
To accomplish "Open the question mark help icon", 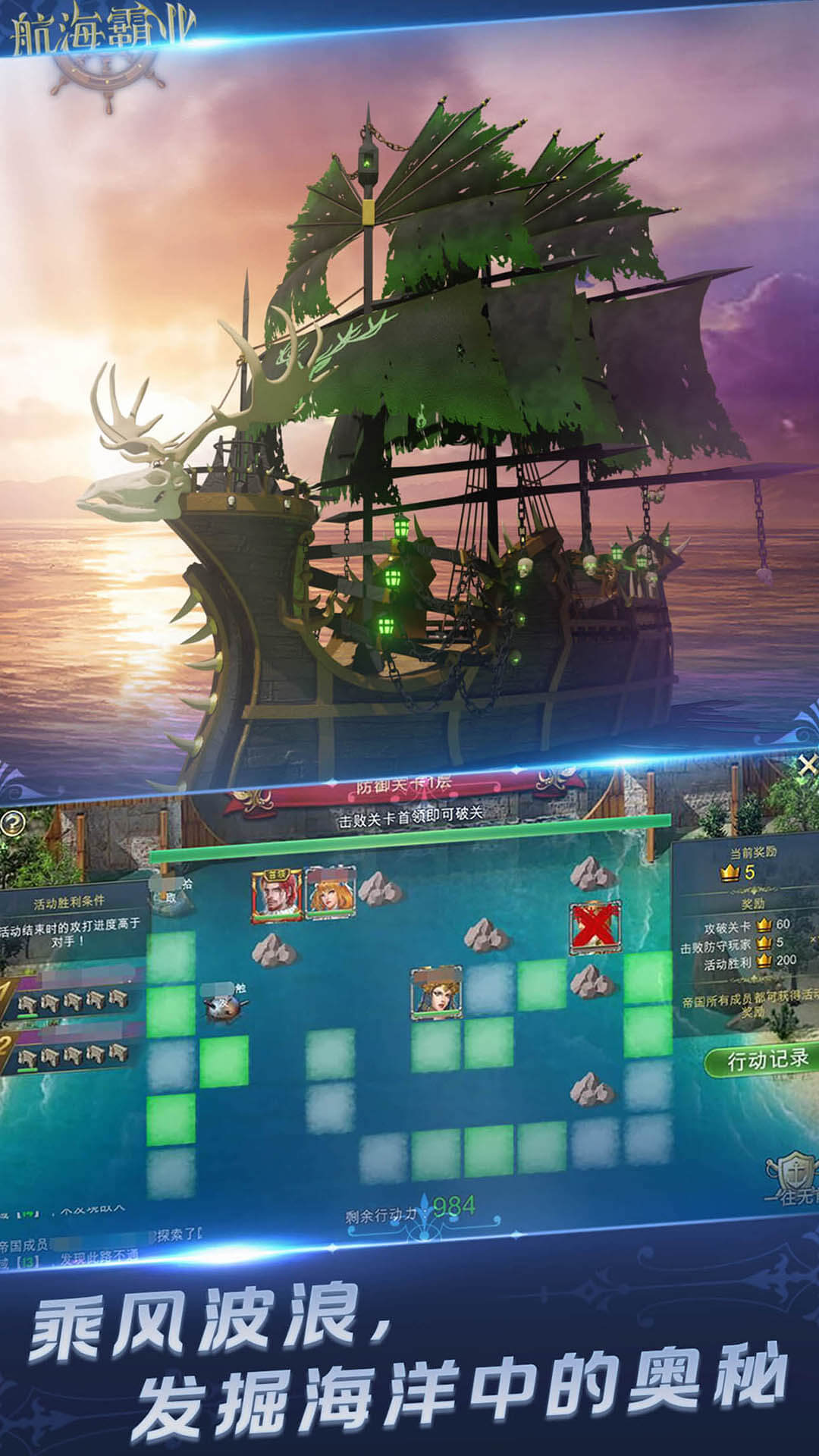I will [13, 824].
